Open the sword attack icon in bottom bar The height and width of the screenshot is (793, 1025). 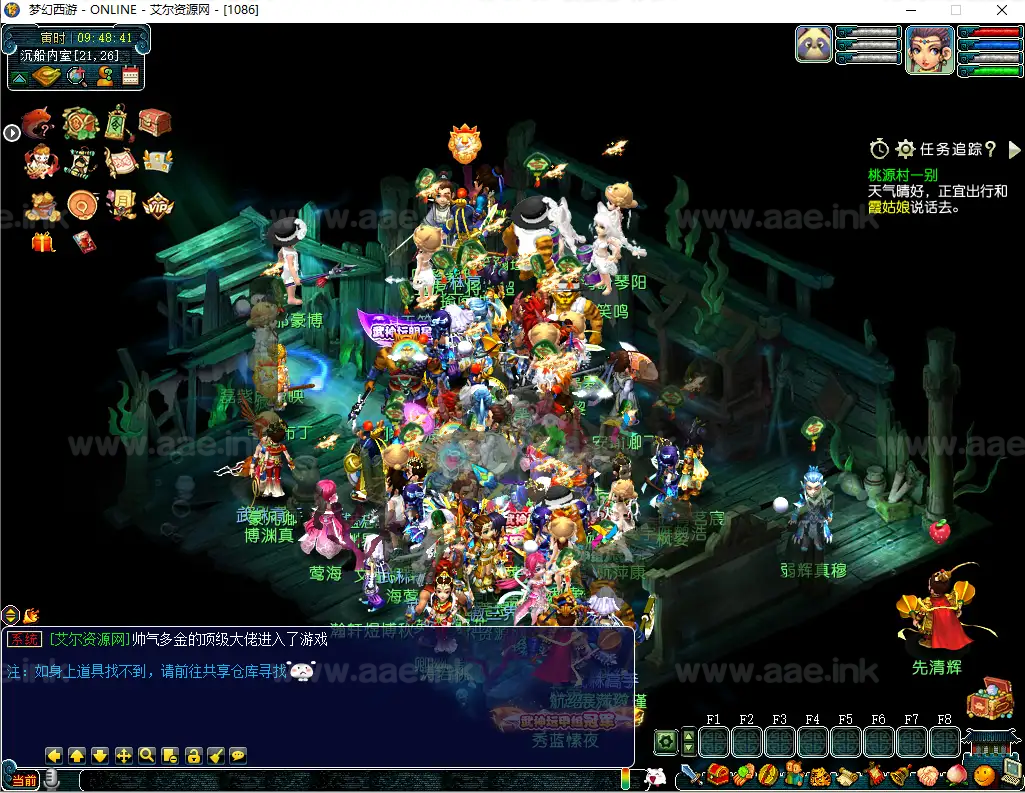(692, 775)
